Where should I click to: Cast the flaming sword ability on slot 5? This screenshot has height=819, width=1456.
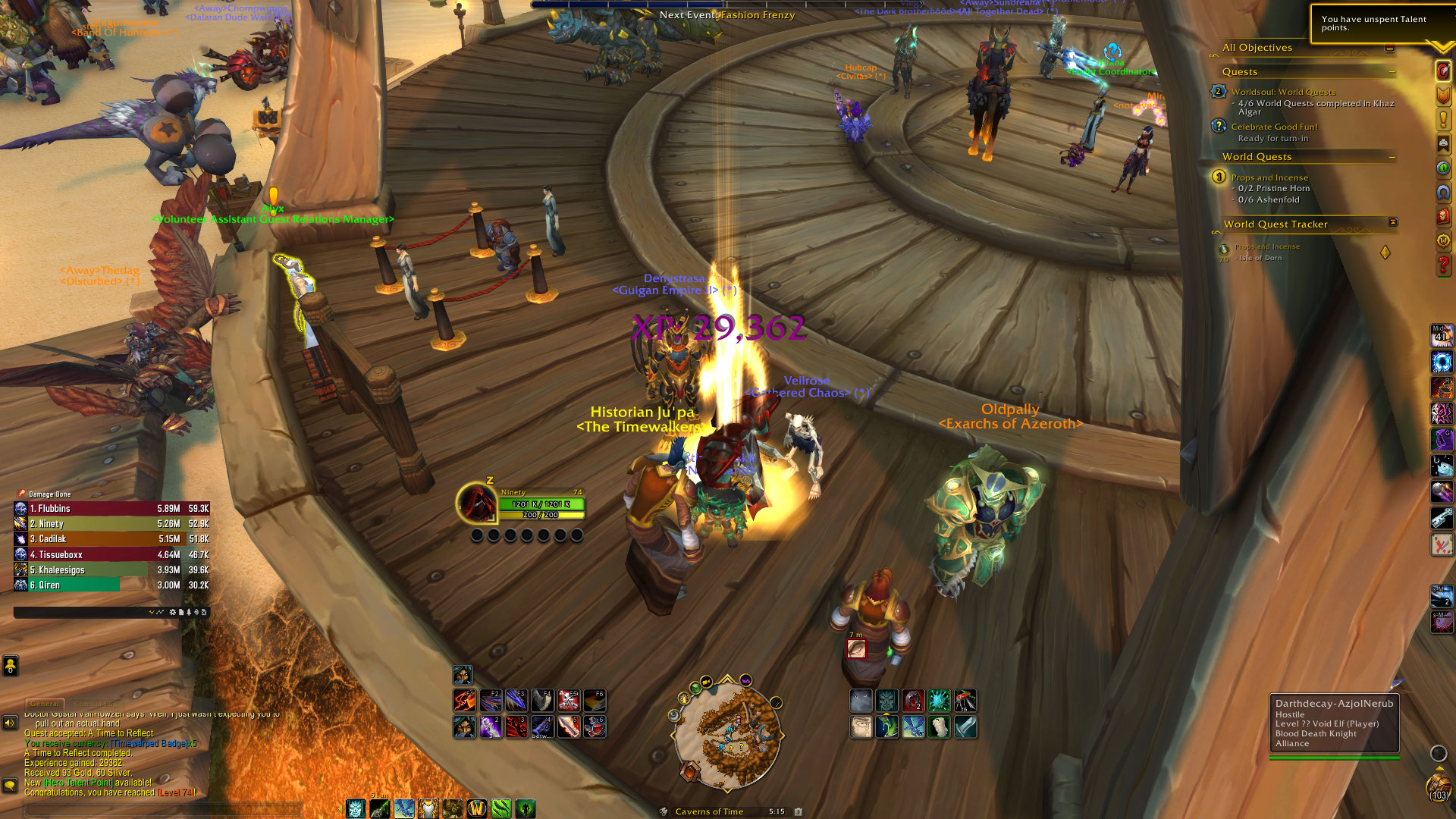click(569, 726)
